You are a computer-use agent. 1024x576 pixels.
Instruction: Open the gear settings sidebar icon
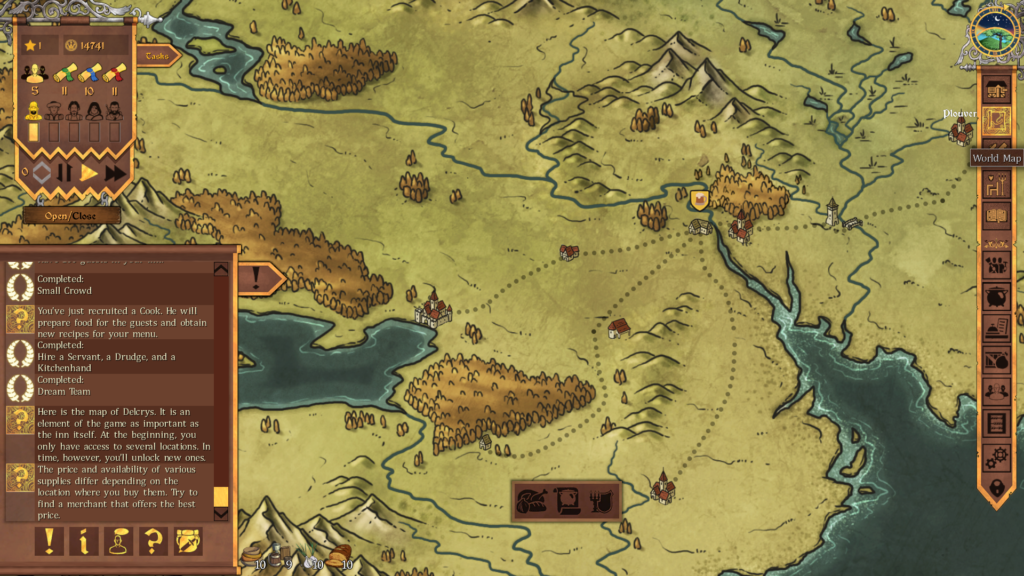pos(995,456)
